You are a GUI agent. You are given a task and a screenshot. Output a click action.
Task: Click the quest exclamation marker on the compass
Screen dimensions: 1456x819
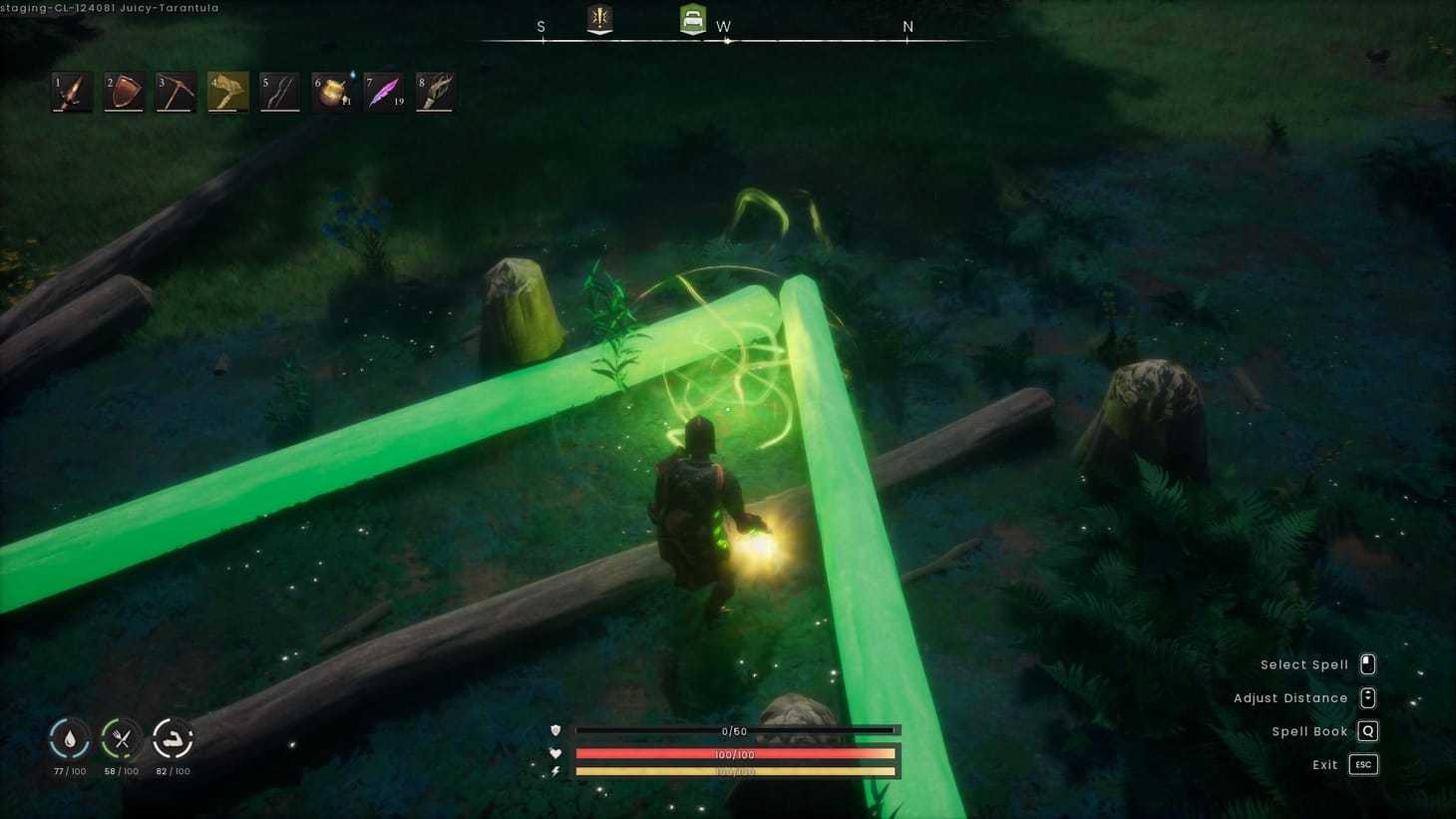point(598,18)
